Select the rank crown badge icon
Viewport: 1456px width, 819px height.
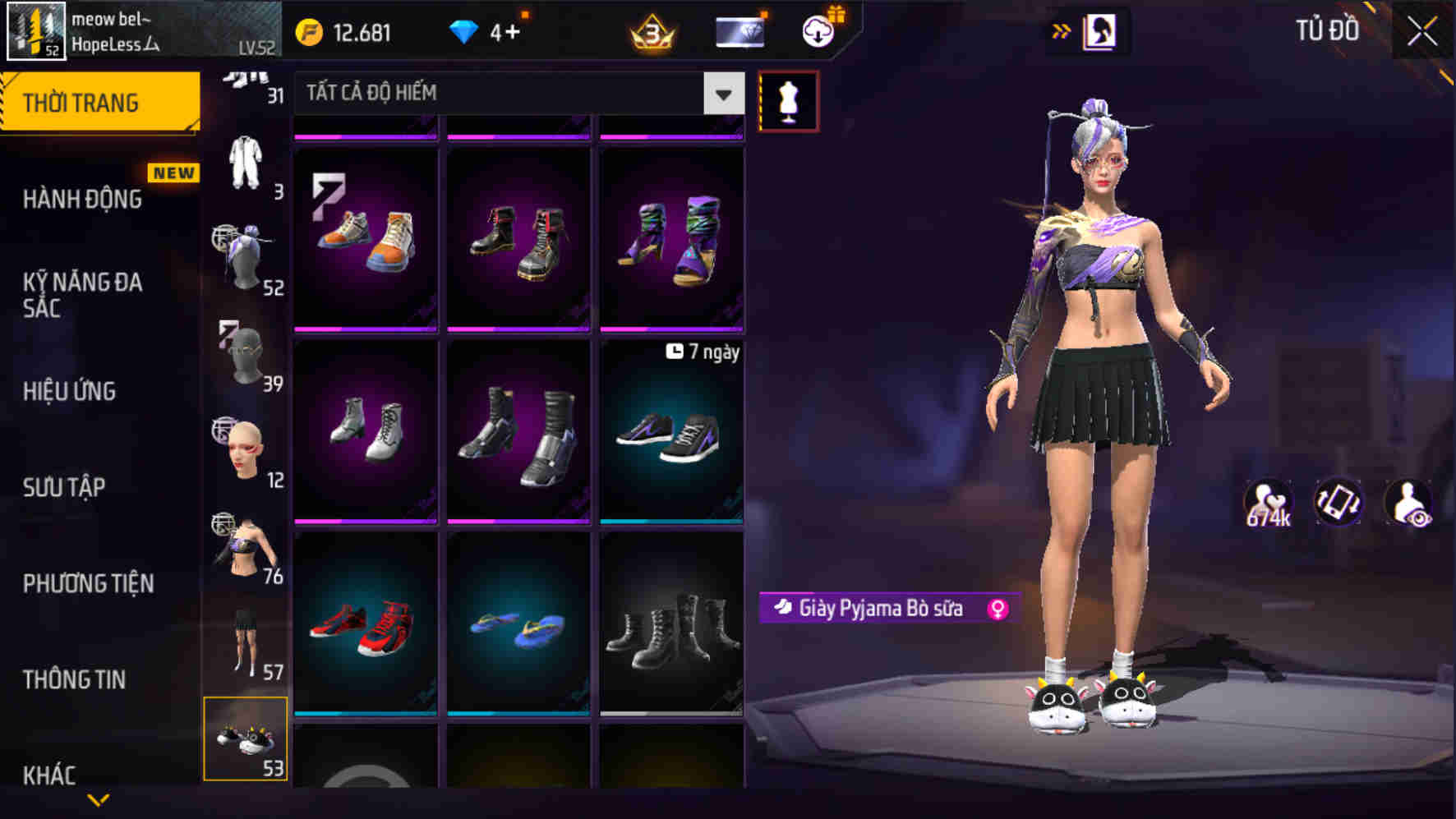tap(652, 33)
